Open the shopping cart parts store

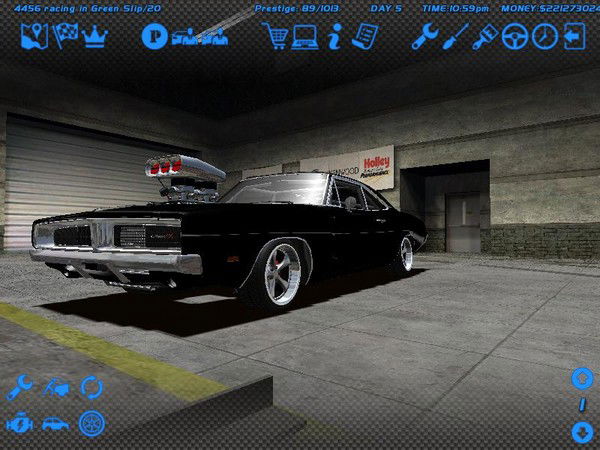(x=276, y=37)
